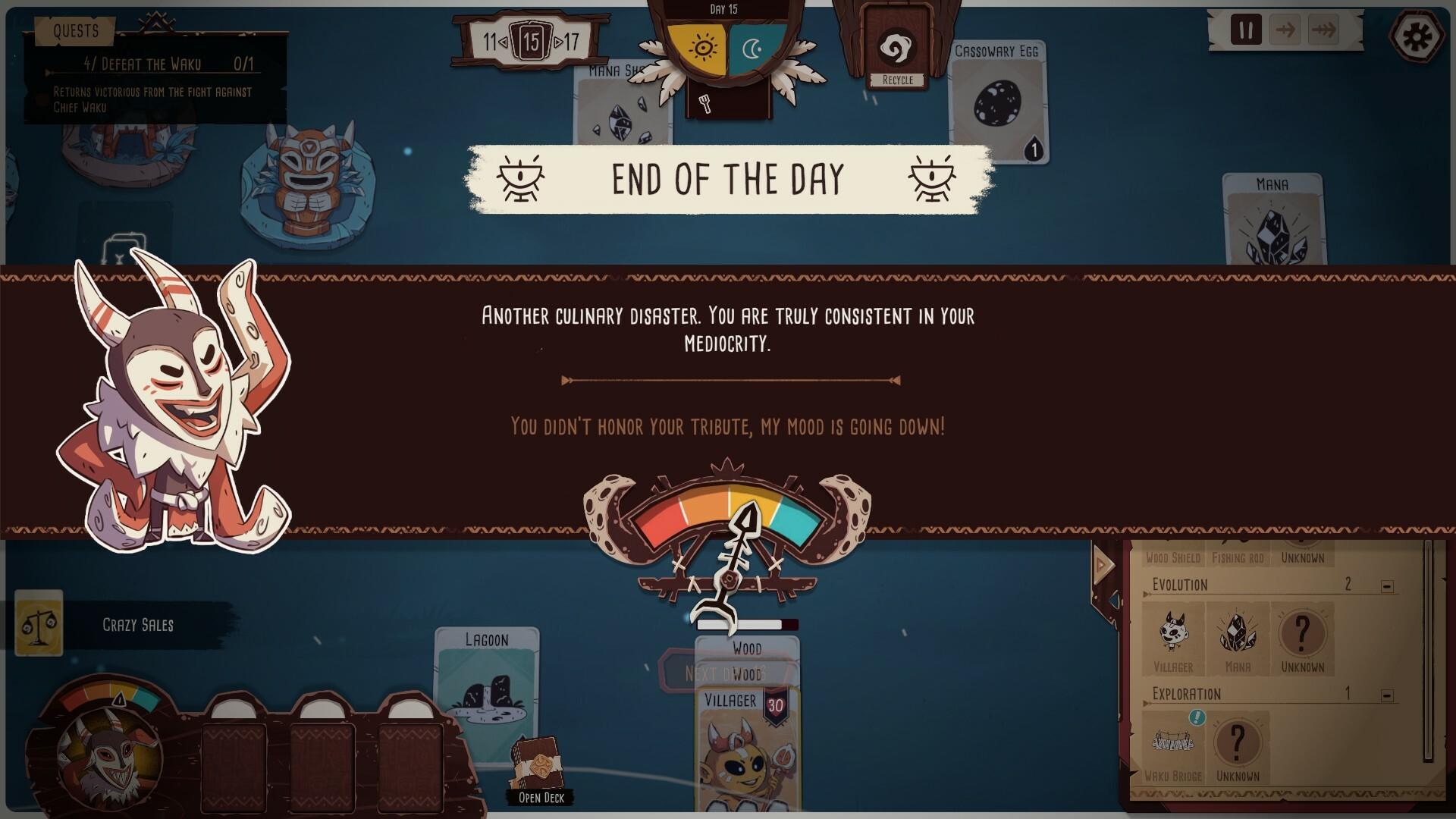1456x819 pixels.
Task: Select the Cassowary Egg card
Action: (x=998, y=102)
